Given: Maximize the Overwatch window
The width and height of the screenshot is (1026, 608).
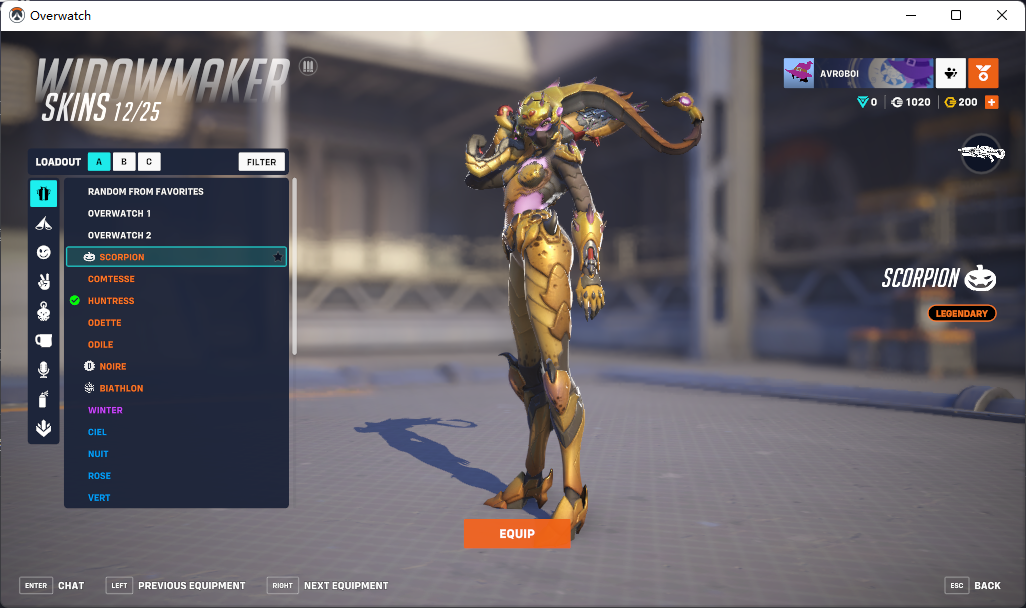Looking at the screenshot, I should tap(956, 15).
